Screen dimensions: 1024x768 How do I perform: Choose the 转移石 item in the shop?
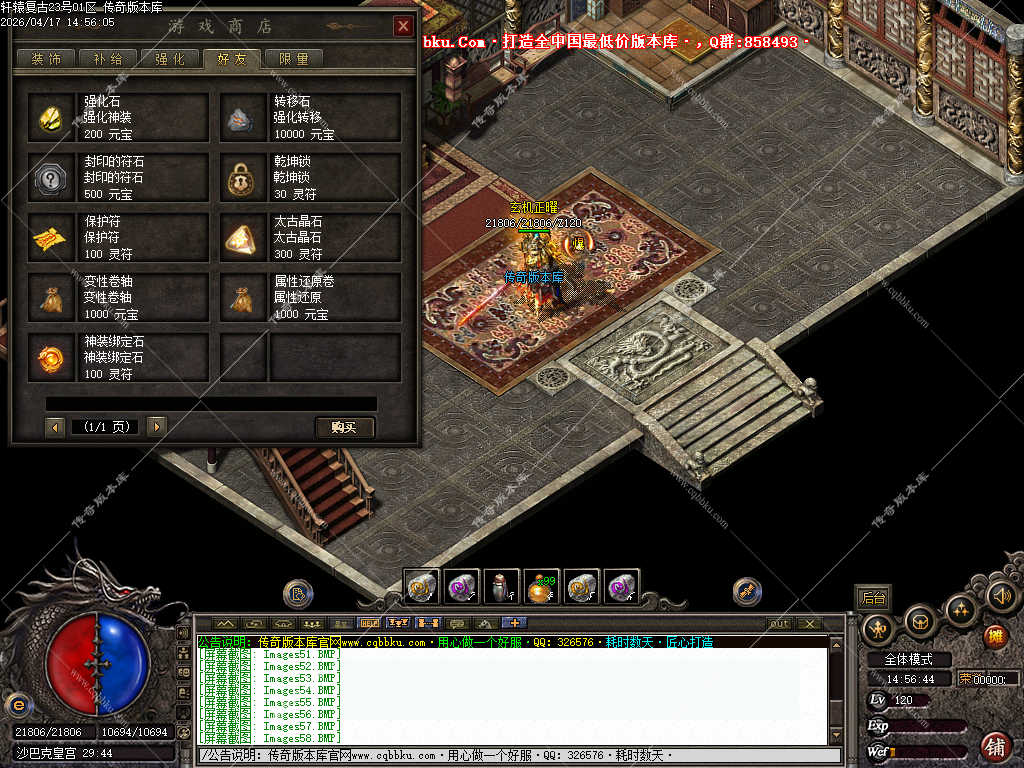click(x=310, y=118)
